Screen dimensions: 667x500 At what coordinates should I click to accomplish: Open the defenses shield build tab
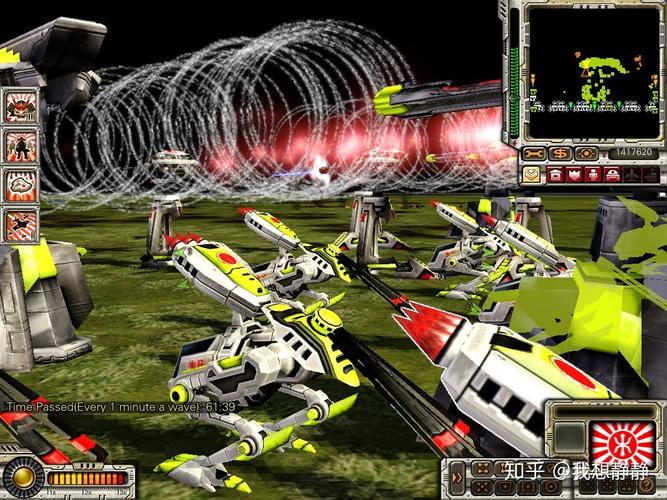click(575, 174)
